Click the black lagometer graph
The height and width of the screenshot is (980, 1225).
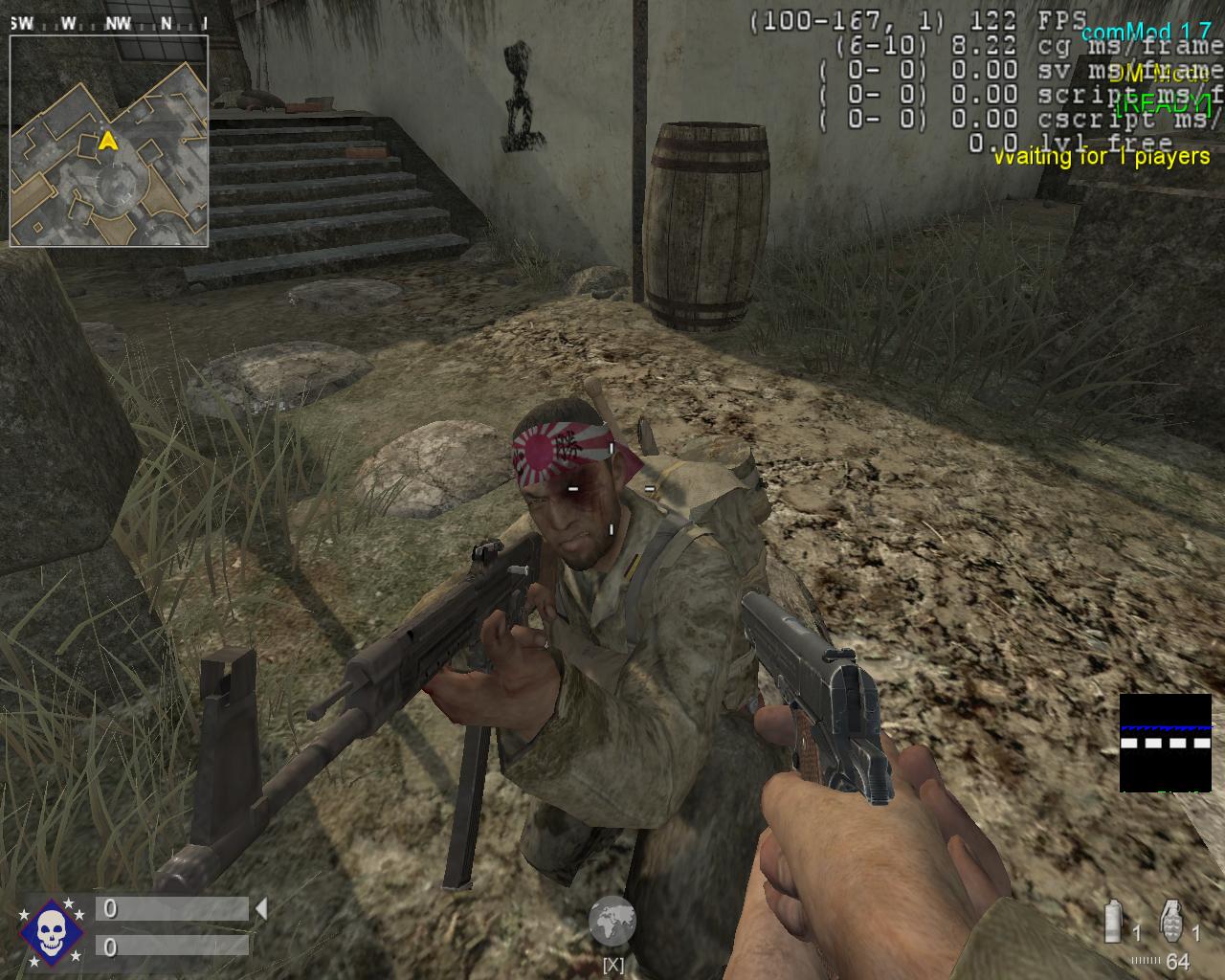pos(1166,743)
